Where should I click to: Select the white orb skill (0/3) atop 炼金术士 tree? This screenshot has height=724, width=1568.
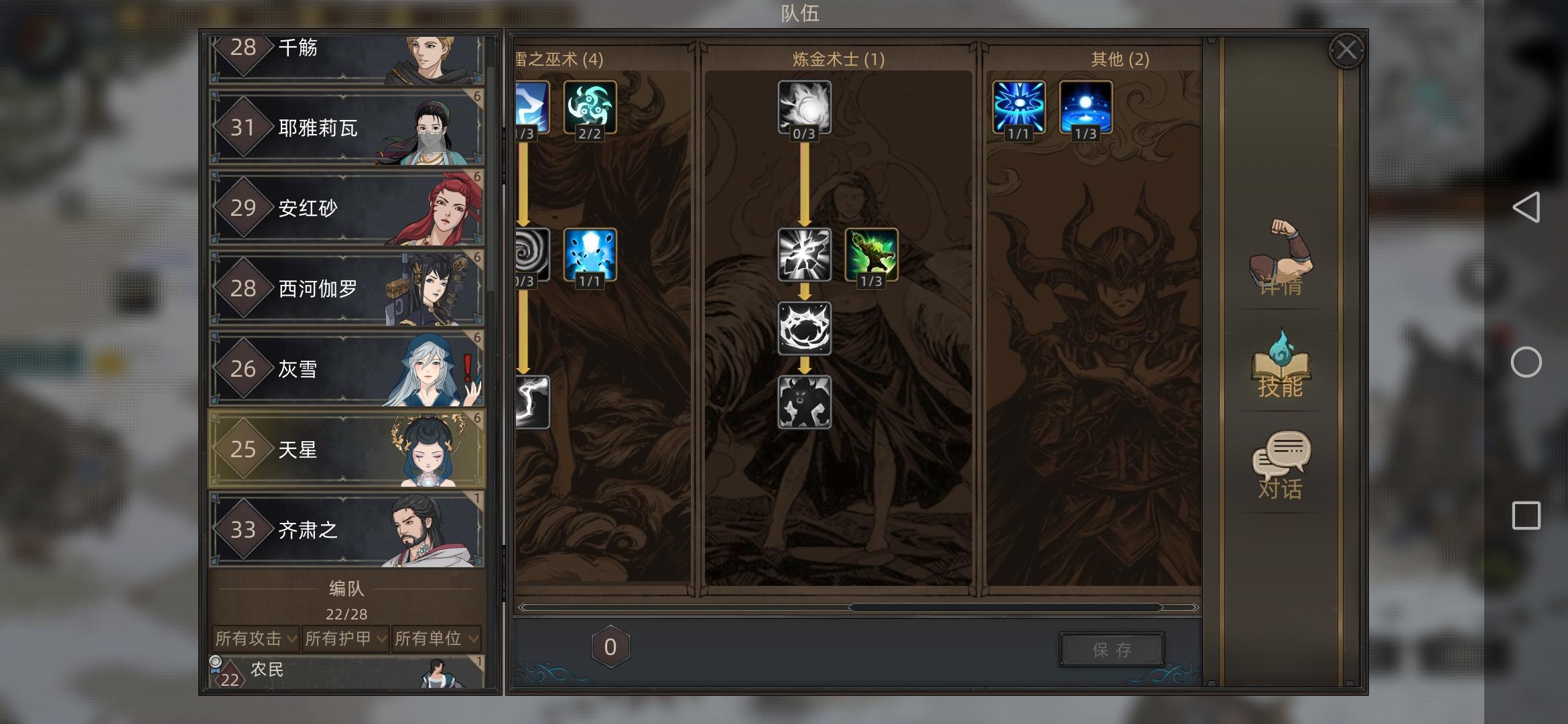pos(805,107)
